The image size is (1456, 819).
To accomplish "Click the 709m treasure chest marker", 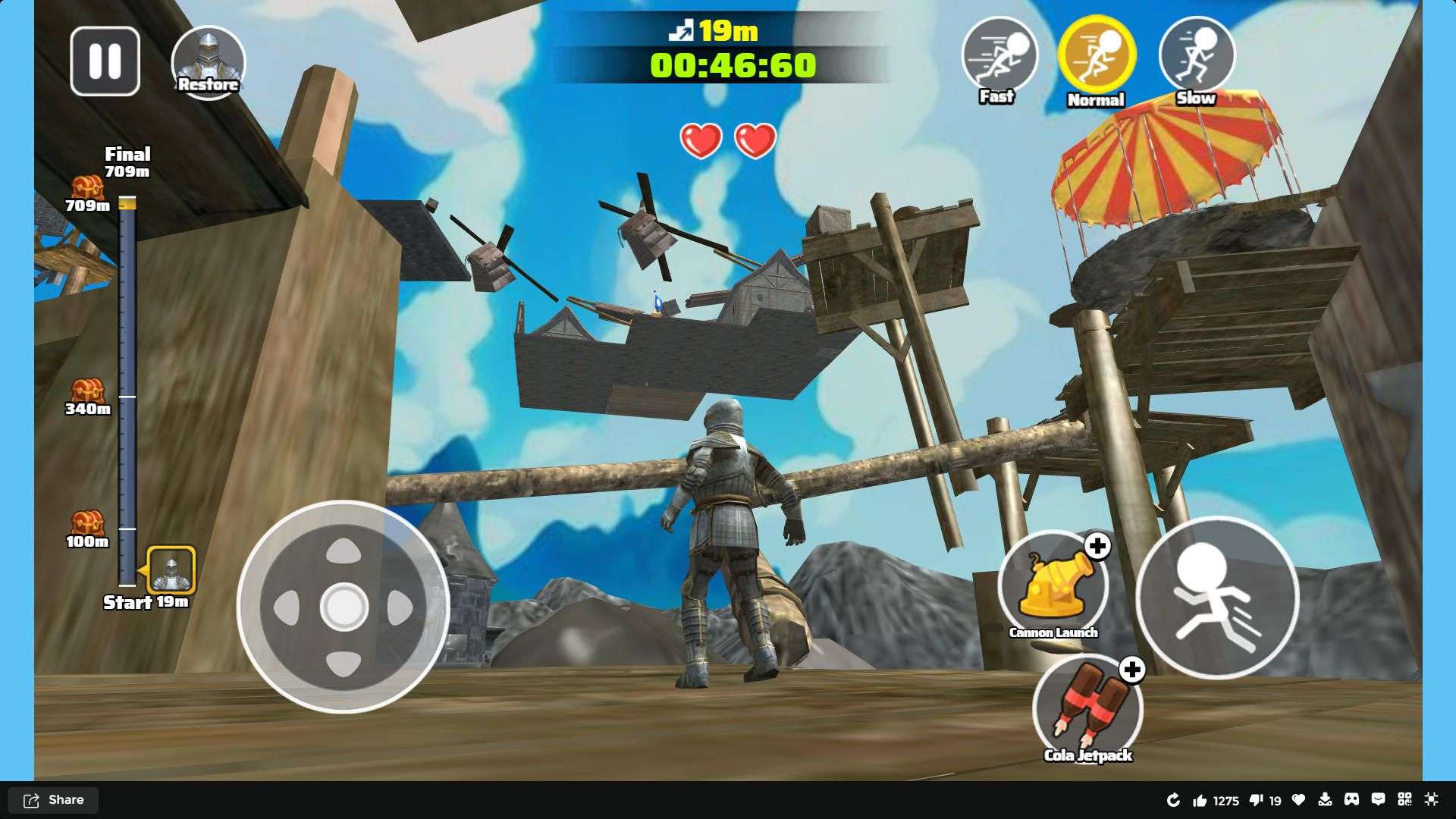I will click(x=87, y=187).
